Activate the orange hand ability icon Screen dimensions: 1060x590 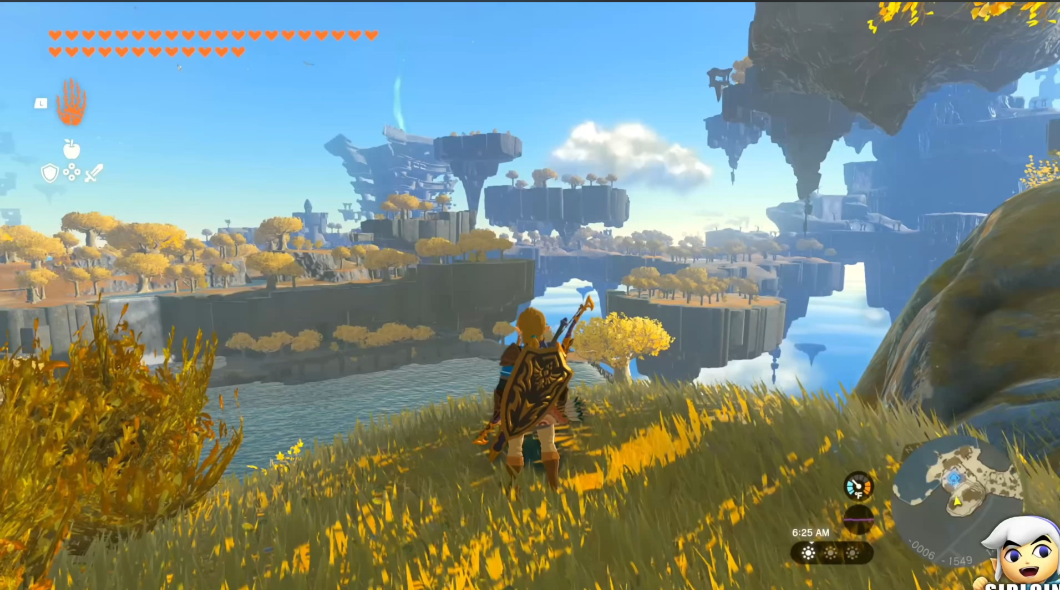click(71, 101)
